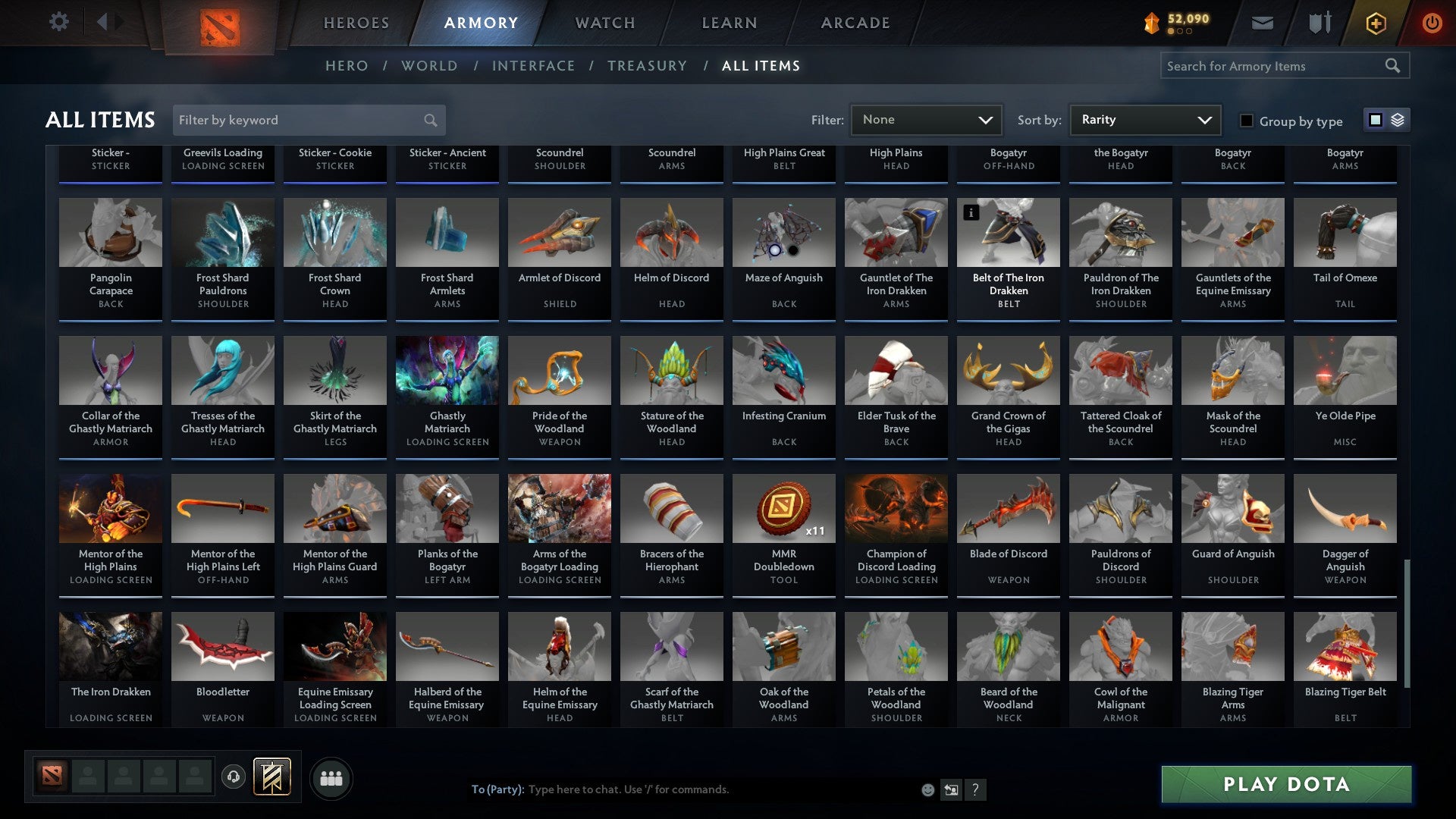Open the smiley emoticon picker in chat
Viewport: 1456px width, 819px height.
(927, 789)
